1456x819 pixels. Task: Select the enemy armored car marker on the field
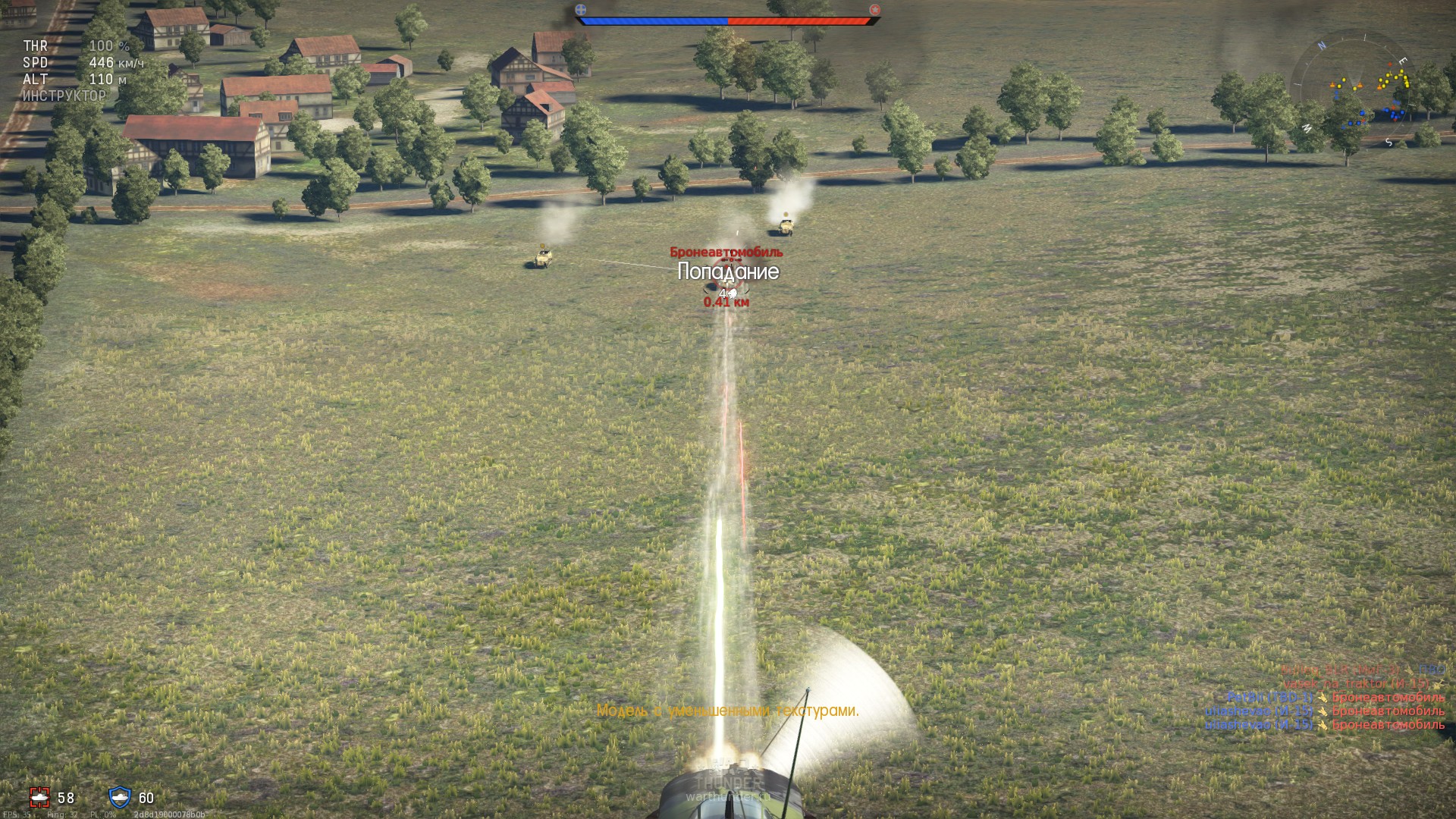tap(727, 271)
